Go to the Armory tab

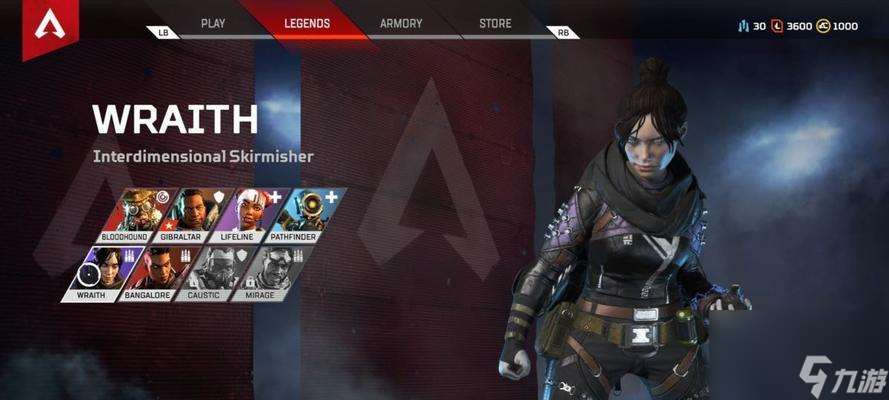pos(401,23)
